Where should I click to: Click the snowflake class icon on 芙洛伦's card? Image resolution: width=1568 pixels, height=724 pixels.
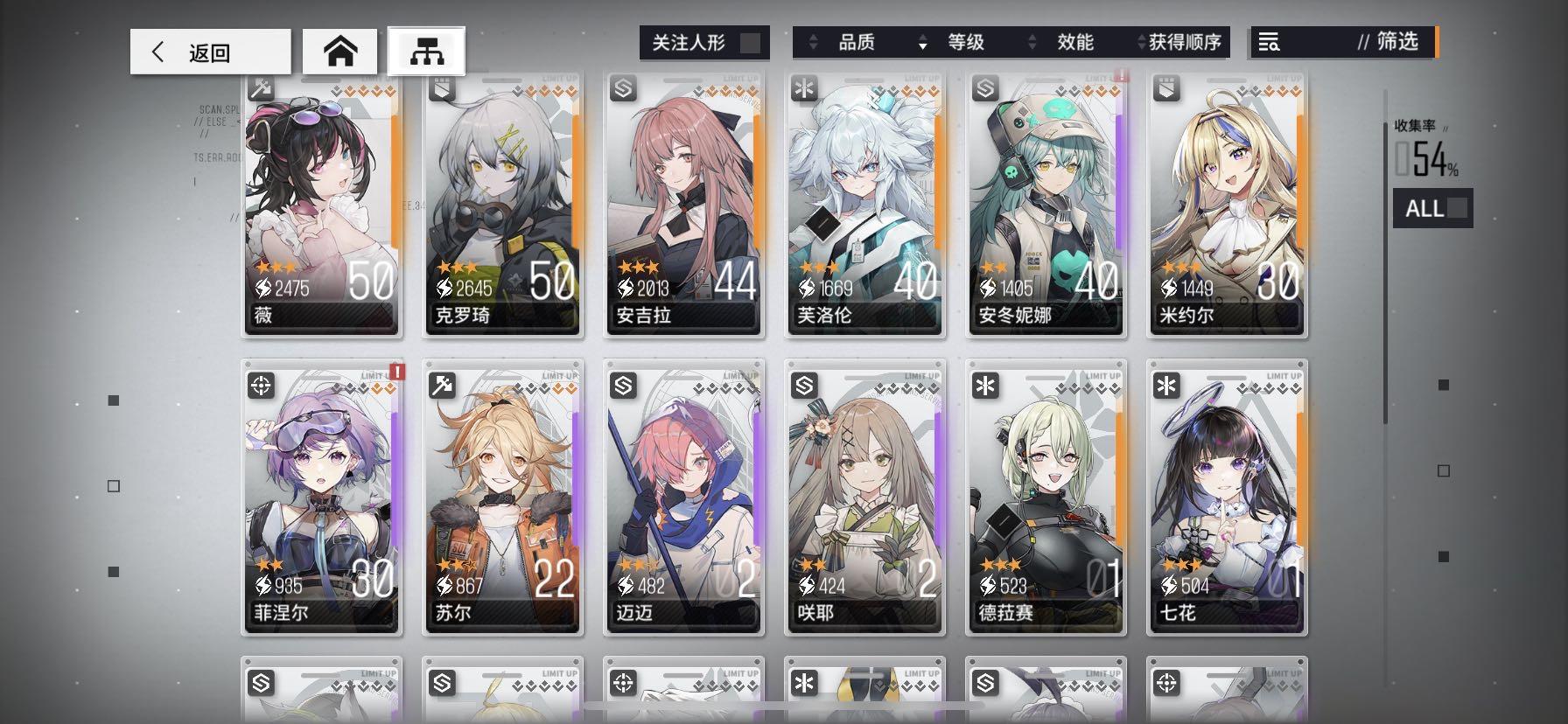[804, 87]
